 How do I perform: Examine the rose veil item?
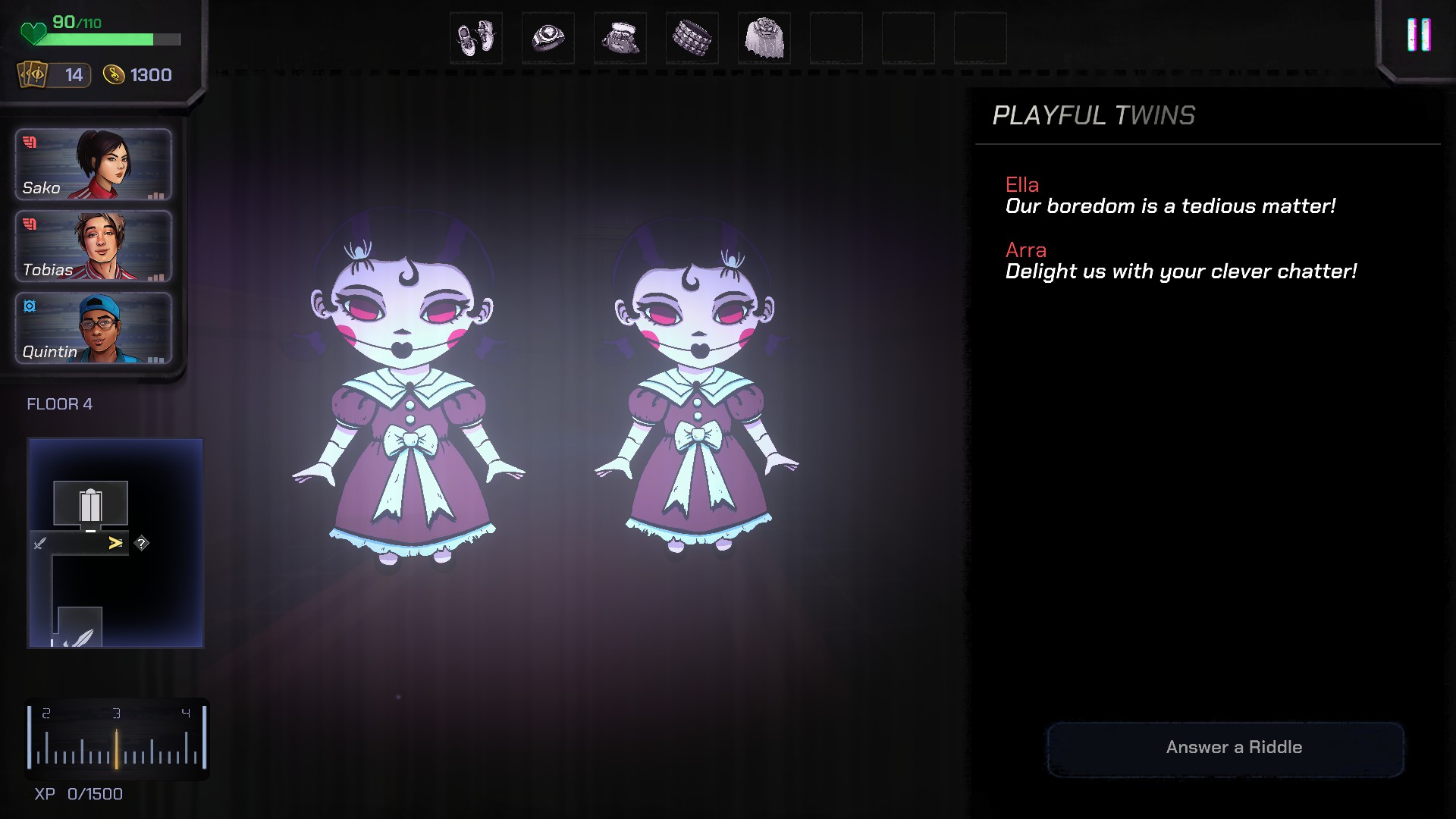pyautogui.click(x=764, y=38)
